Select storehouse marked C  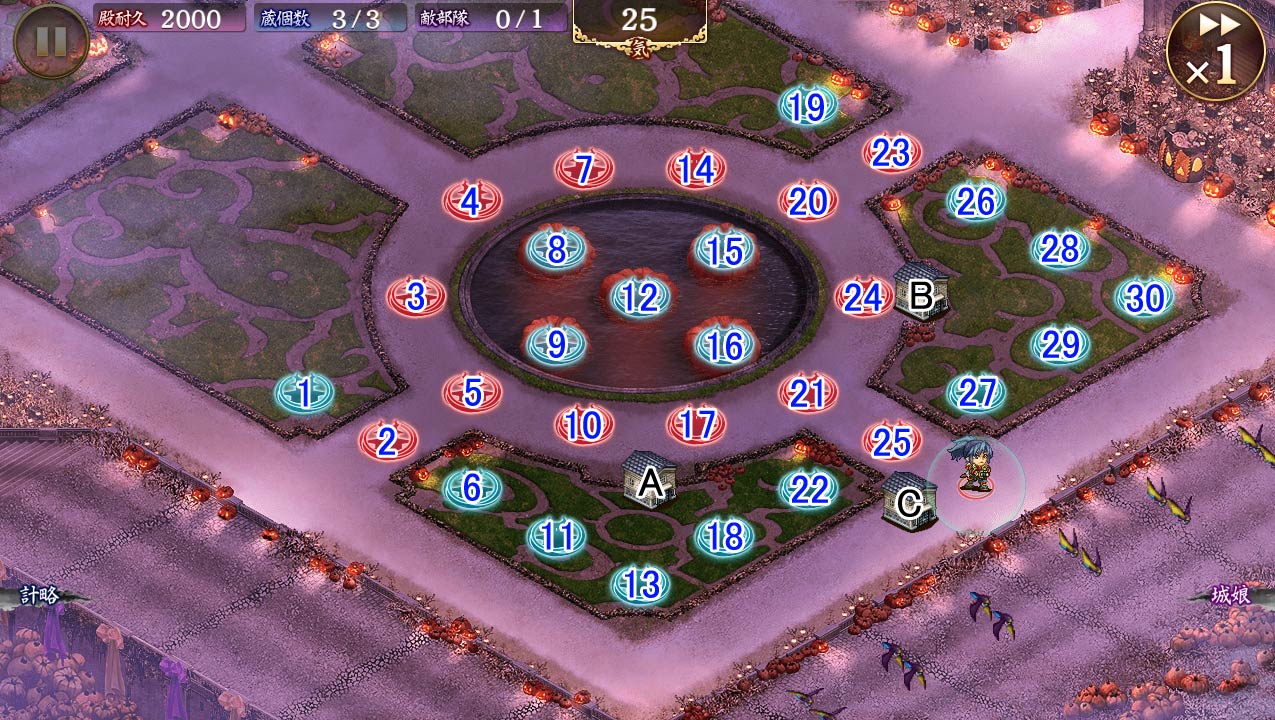click(909, 501)
